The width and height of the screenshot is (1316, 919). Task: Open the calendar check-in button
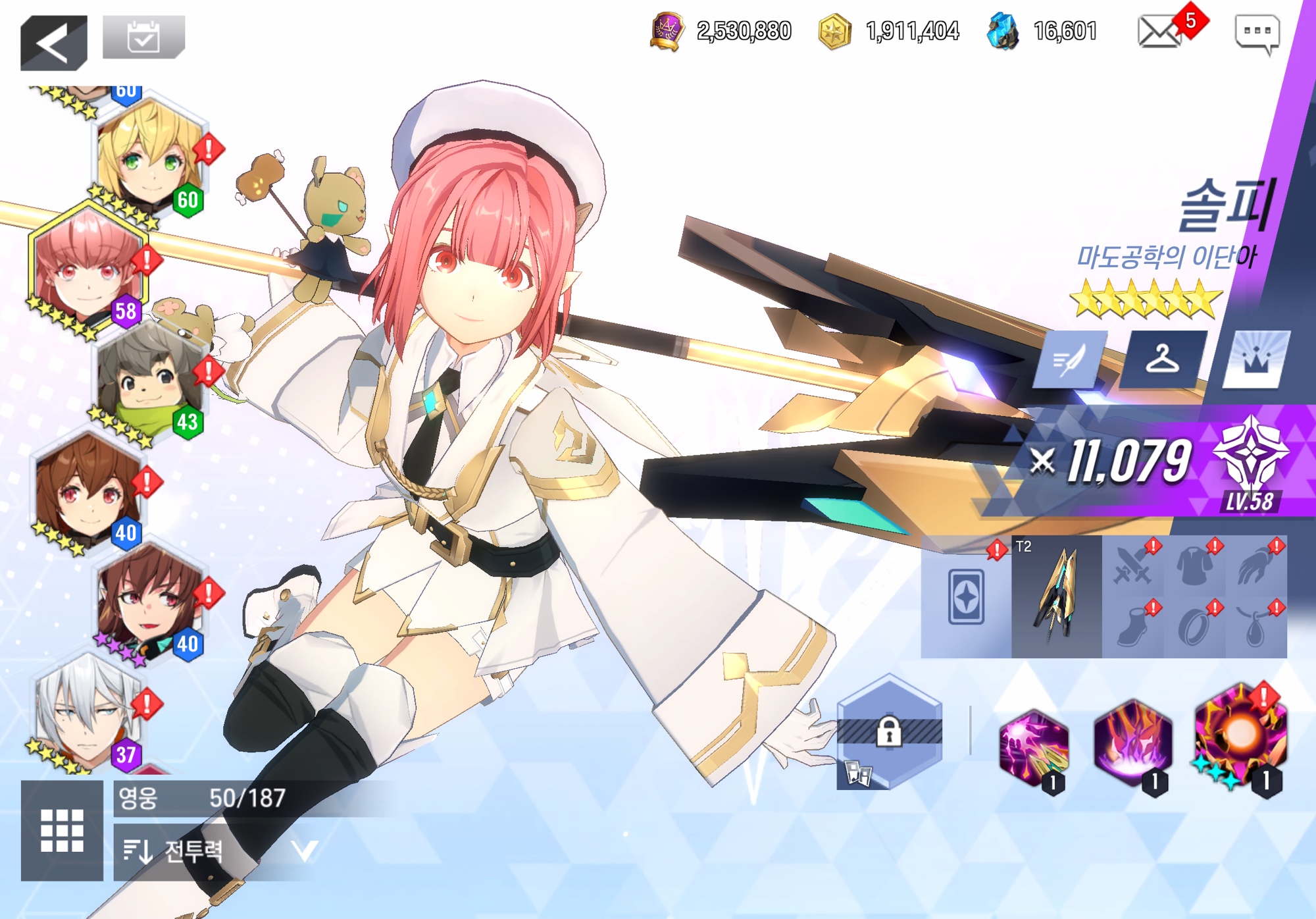point(143,38)
